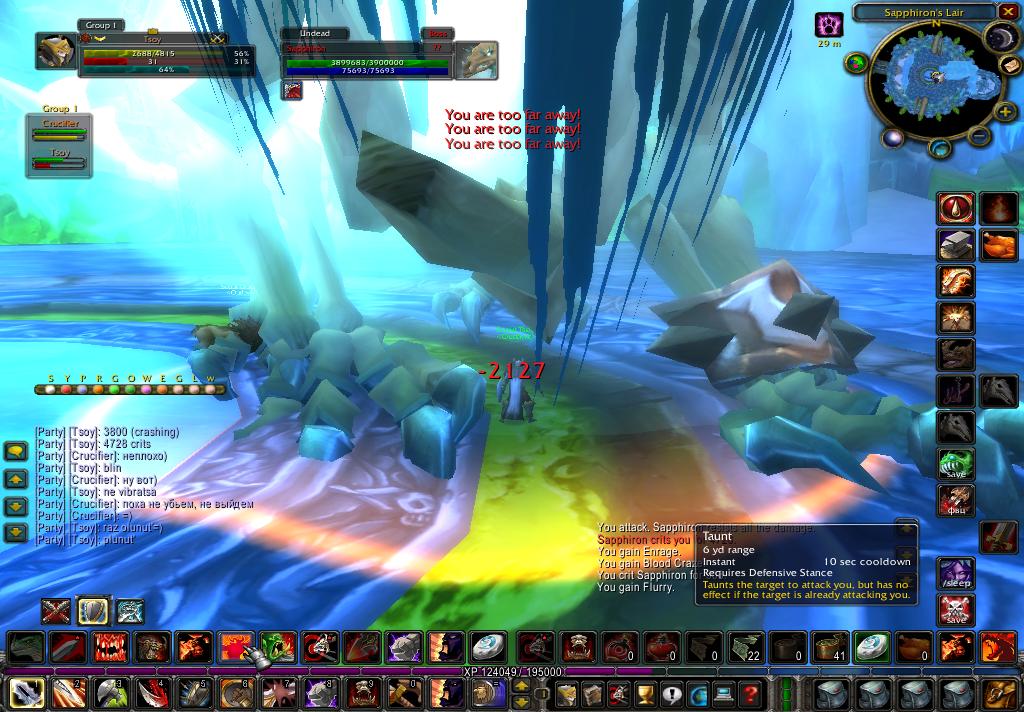Open chat menu speech bubble button
Screen dimensions: 1024x712
point(15,452)
